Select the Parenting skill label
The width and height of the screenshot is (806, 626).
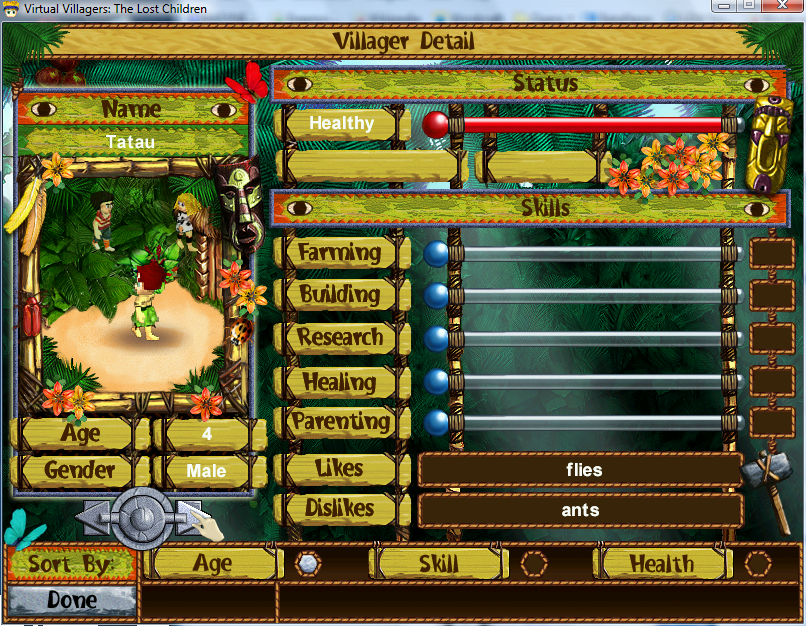click(x=340, y=422)
